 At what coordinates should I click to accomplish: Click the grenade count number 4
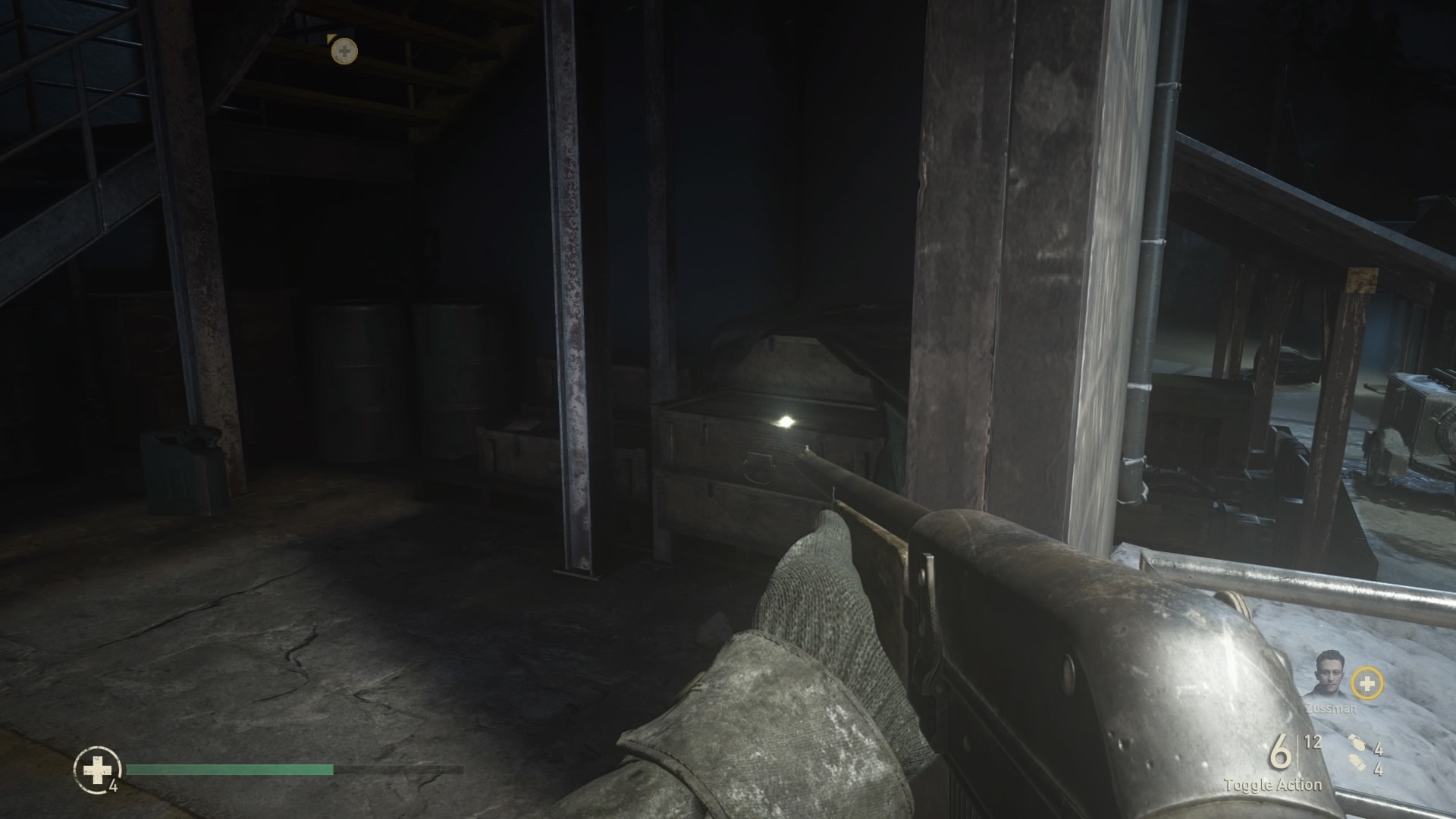point(1378,748)
